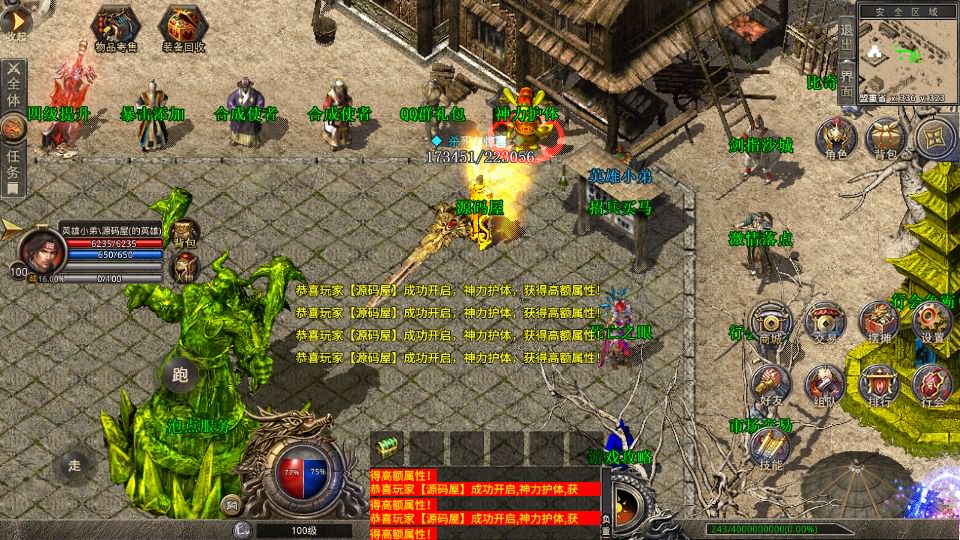This screenshot has height=540, width=960.
Task: Open the 摆摊 stall setup
Action: [879, 322]
